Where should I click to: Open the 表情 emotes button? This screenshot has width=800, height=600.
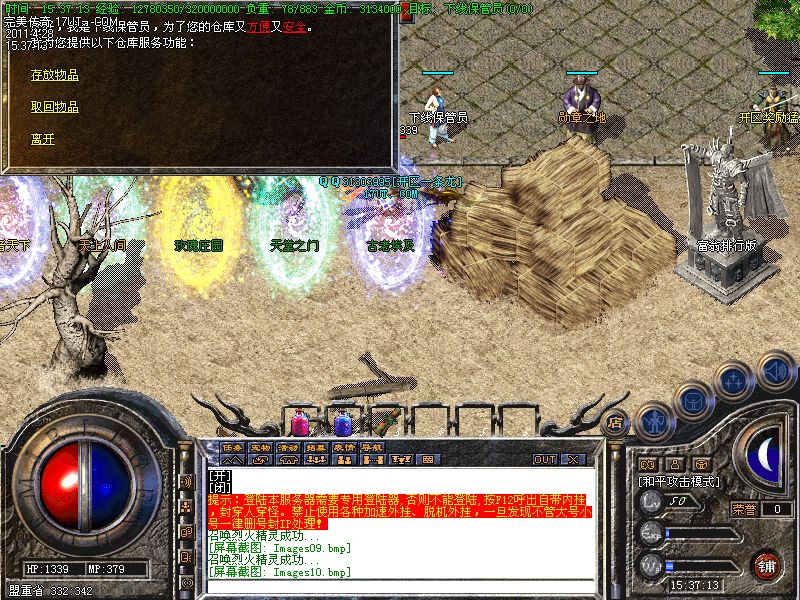(x=344, y=447)
